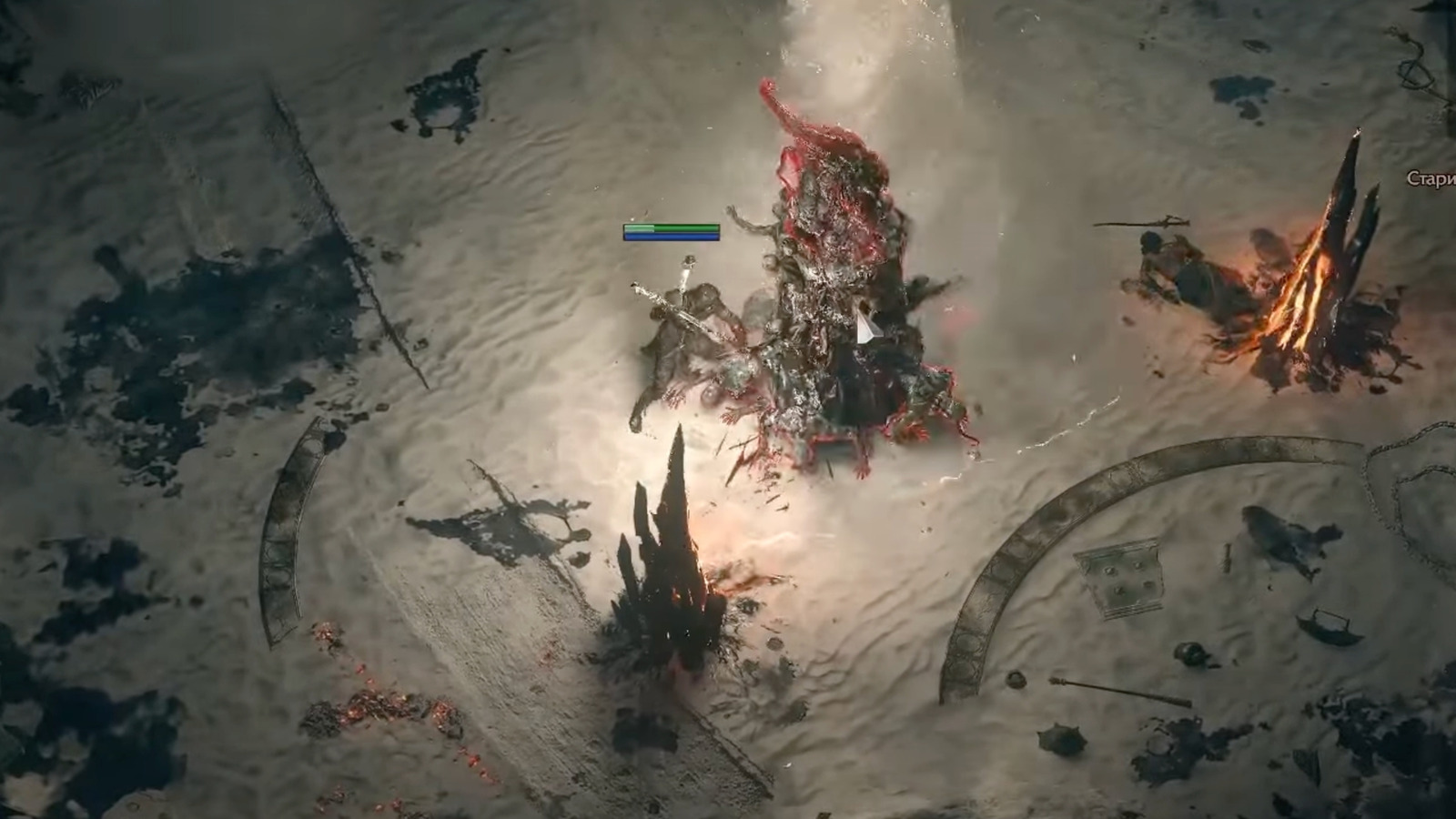Click the spear lying near the spiked ball
1456x819 pixels.
(x=1121, y=692)
